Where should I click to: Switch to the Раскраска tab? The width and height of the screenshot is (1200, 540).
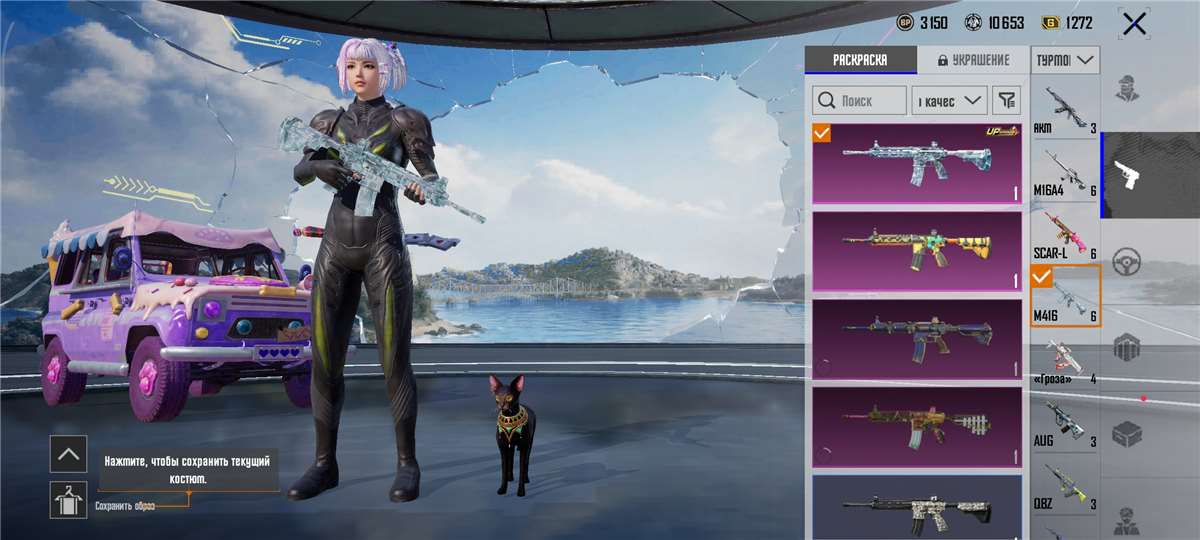click(860, 60)
